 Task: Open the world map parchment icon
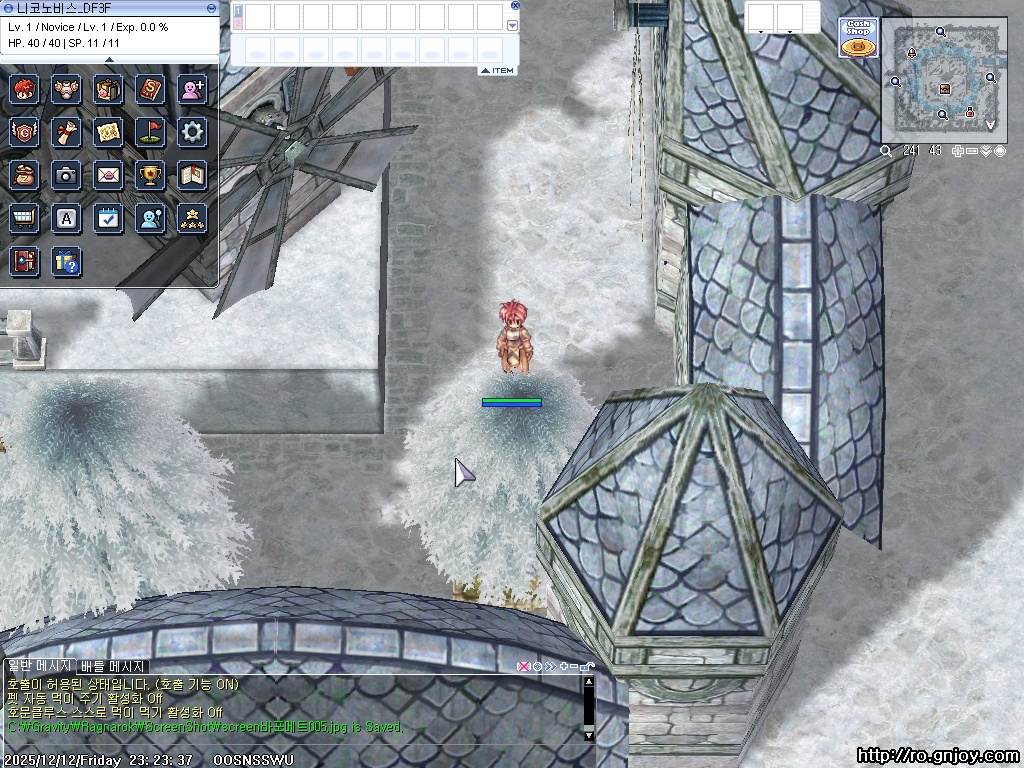pyautogui.click(x=108, y=132)
